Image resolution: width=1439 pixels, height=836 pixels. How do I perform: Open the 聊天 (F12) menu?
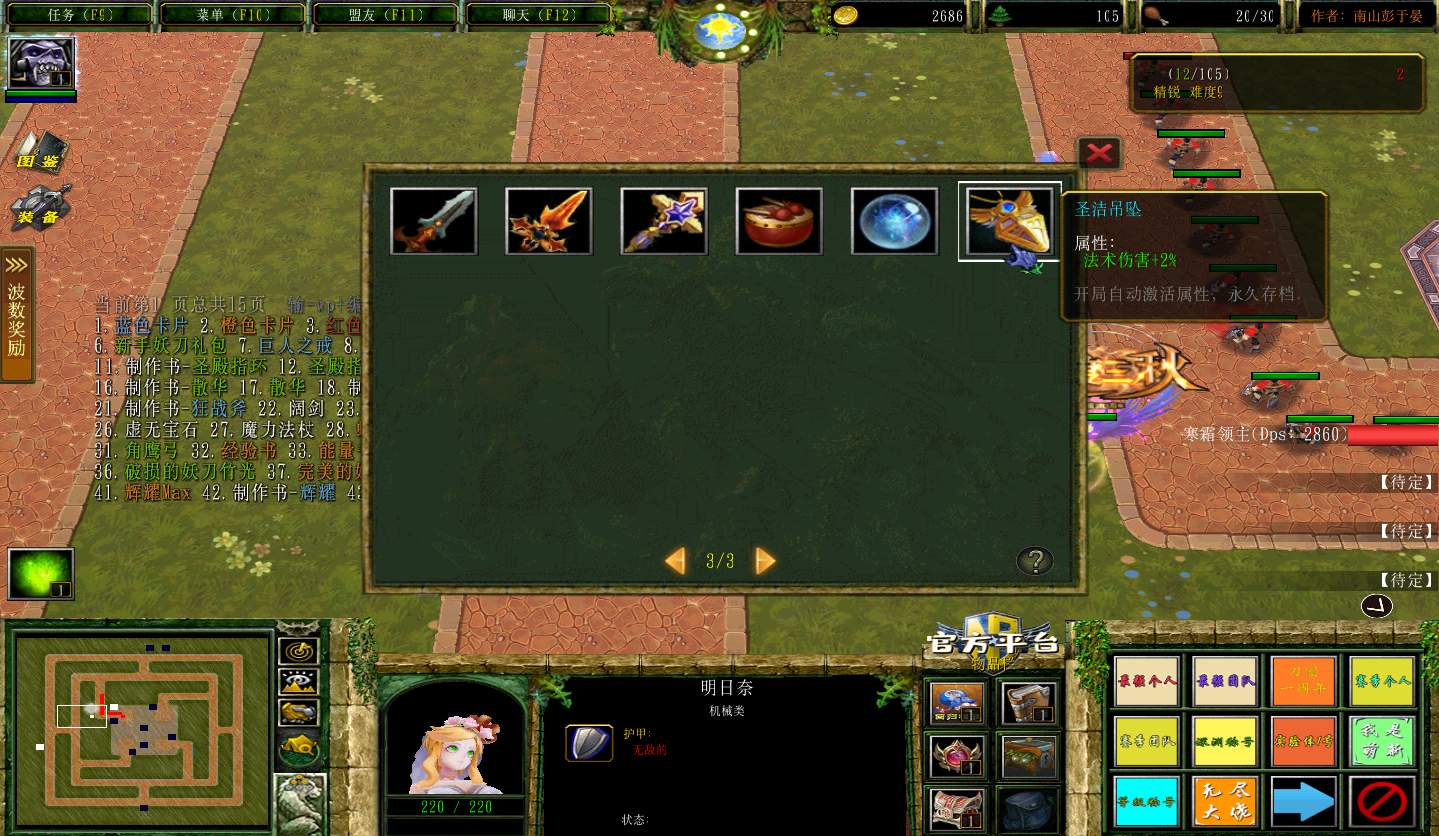coord(537,14)
